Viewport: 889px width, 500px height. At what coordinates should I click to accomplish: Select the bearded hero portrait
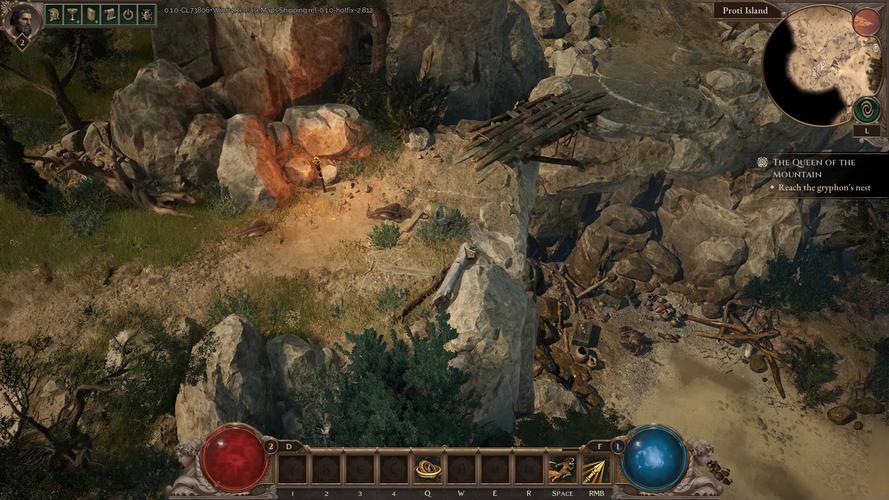(19, 20)
